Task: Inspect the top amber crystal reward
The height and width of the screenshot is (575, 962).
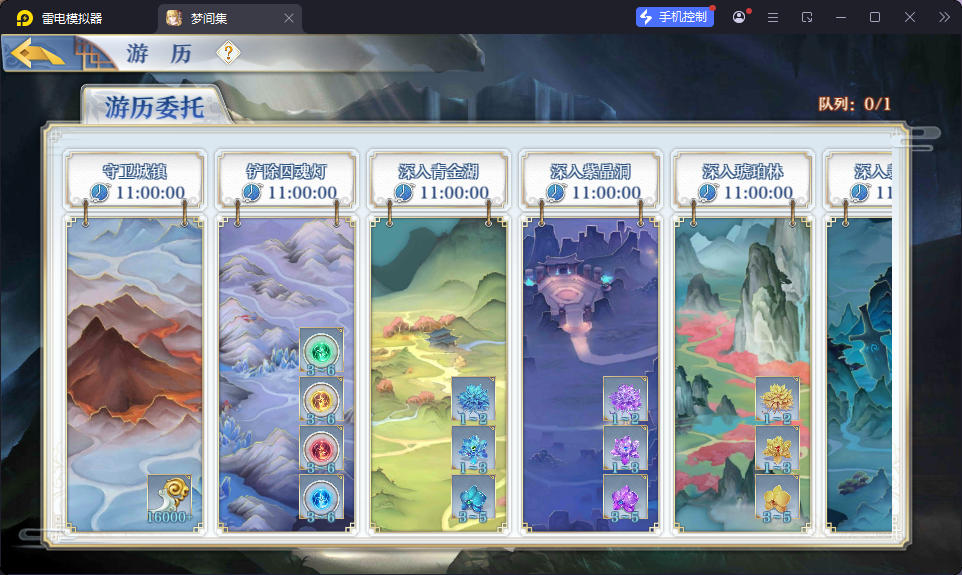Action: [777, 399]
